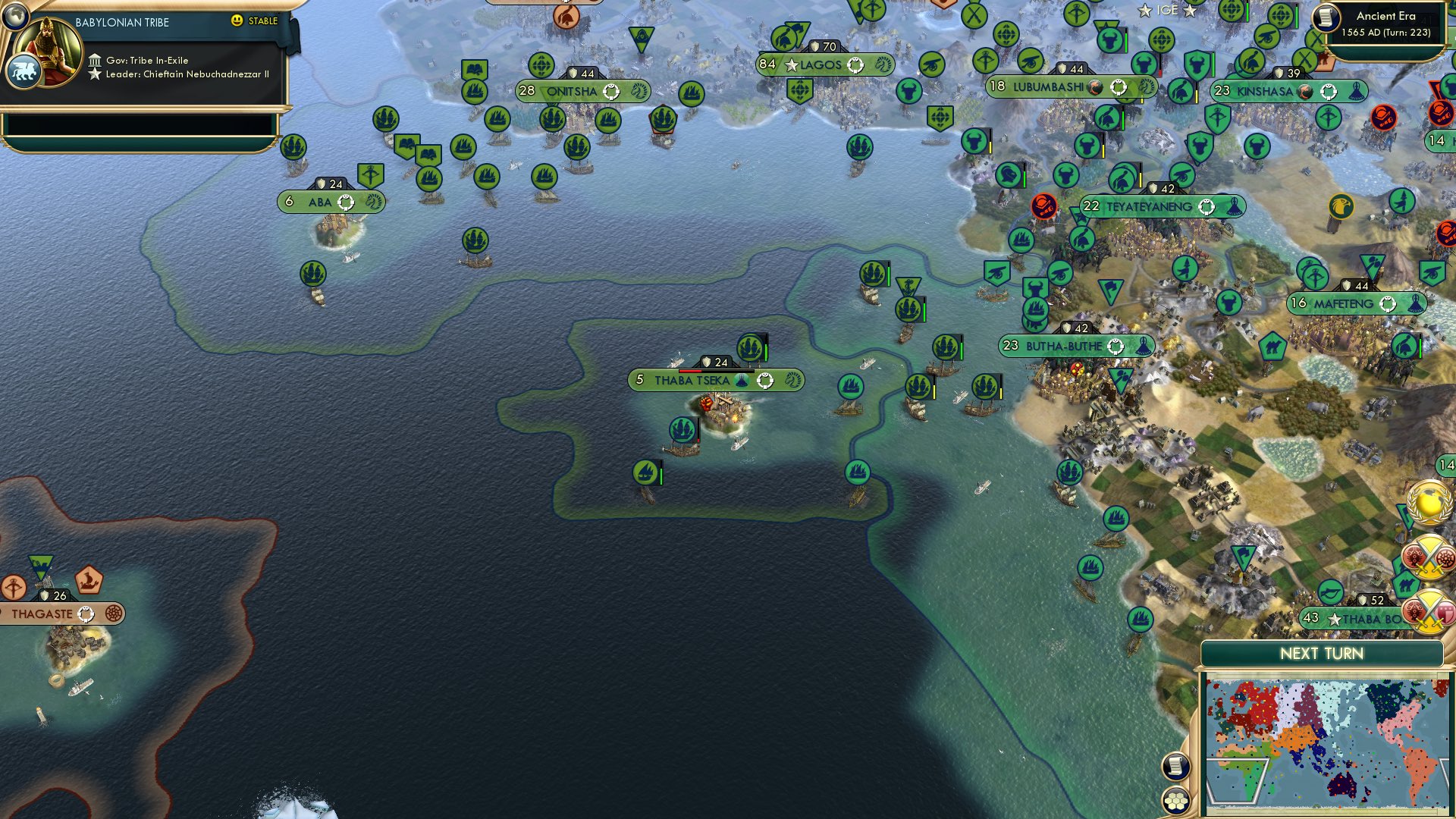Toggle the hex grid overlay icon
The height and width of the screenshot is (819, 1456).
[1175, 802]
